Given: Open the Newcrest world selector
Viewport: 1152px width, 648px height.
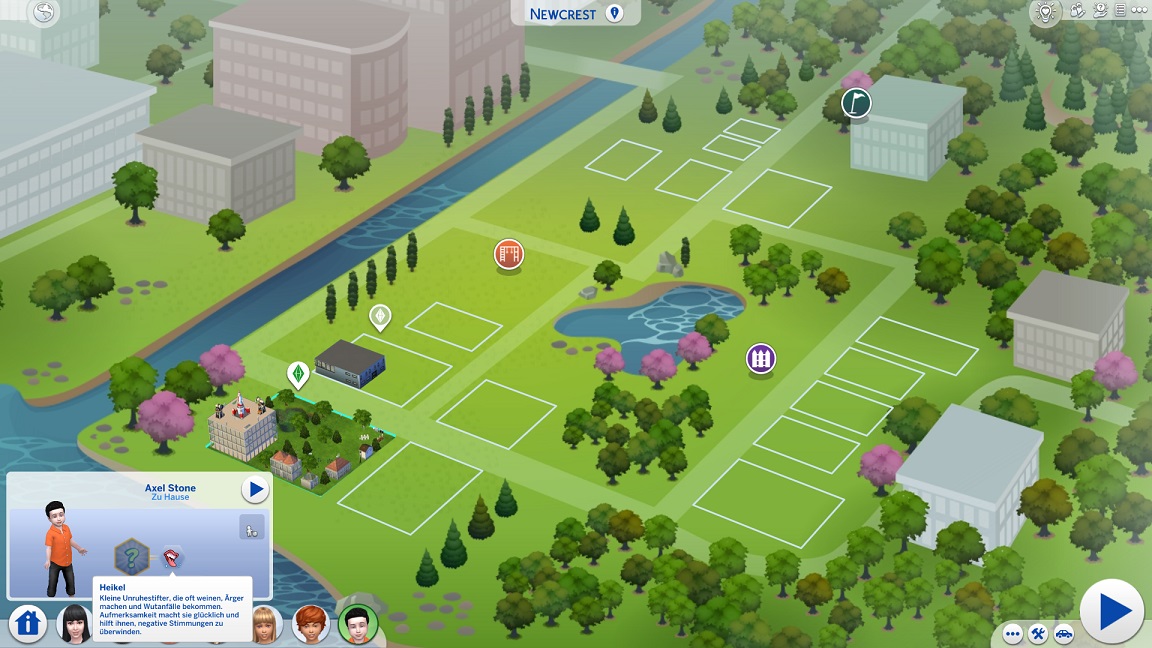Looking at the screenshot, I should coord(575,14).
